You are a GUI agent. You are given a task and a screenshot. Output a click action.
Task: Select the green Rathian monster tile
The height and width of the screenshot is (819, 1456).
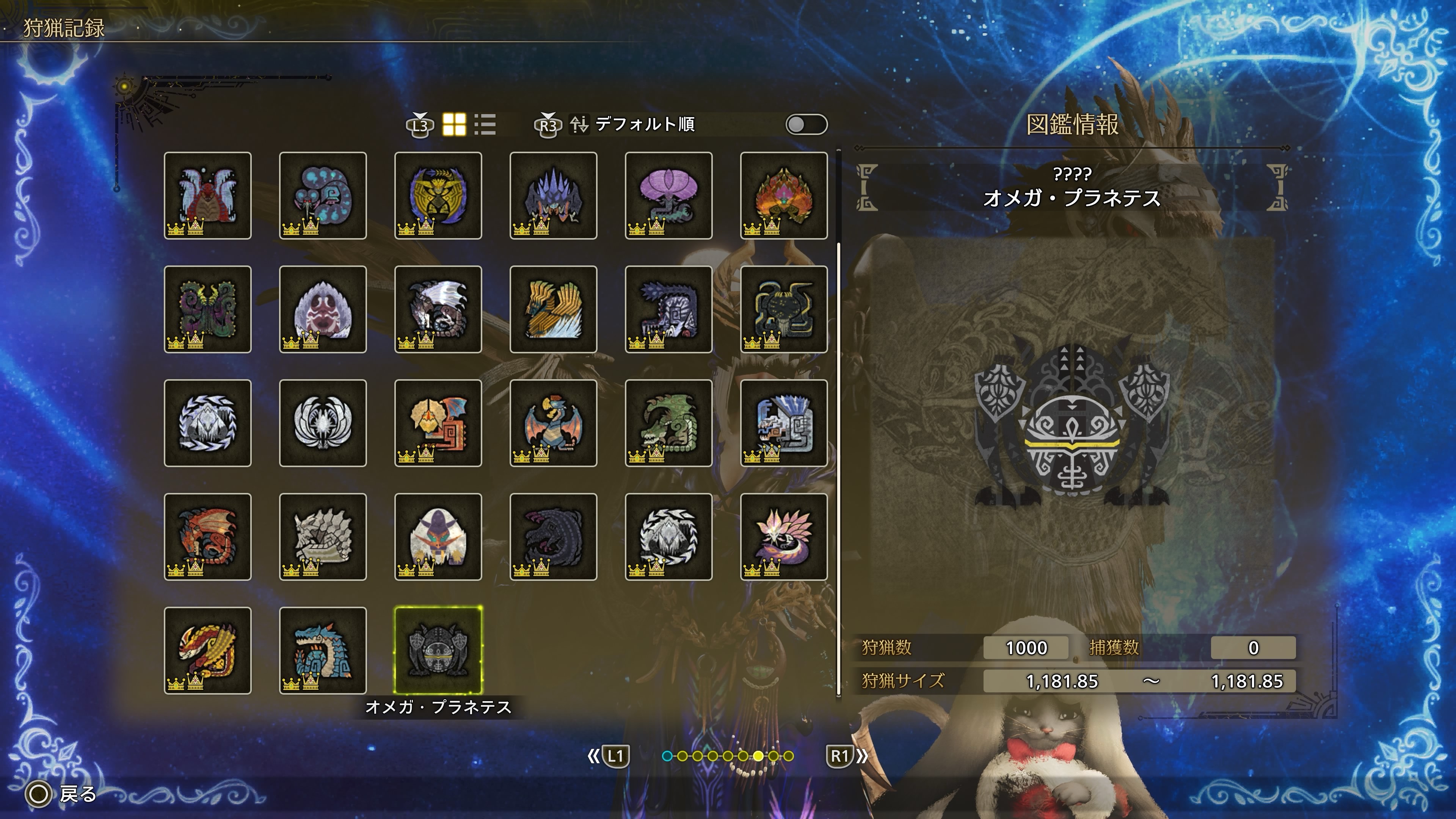668,423
